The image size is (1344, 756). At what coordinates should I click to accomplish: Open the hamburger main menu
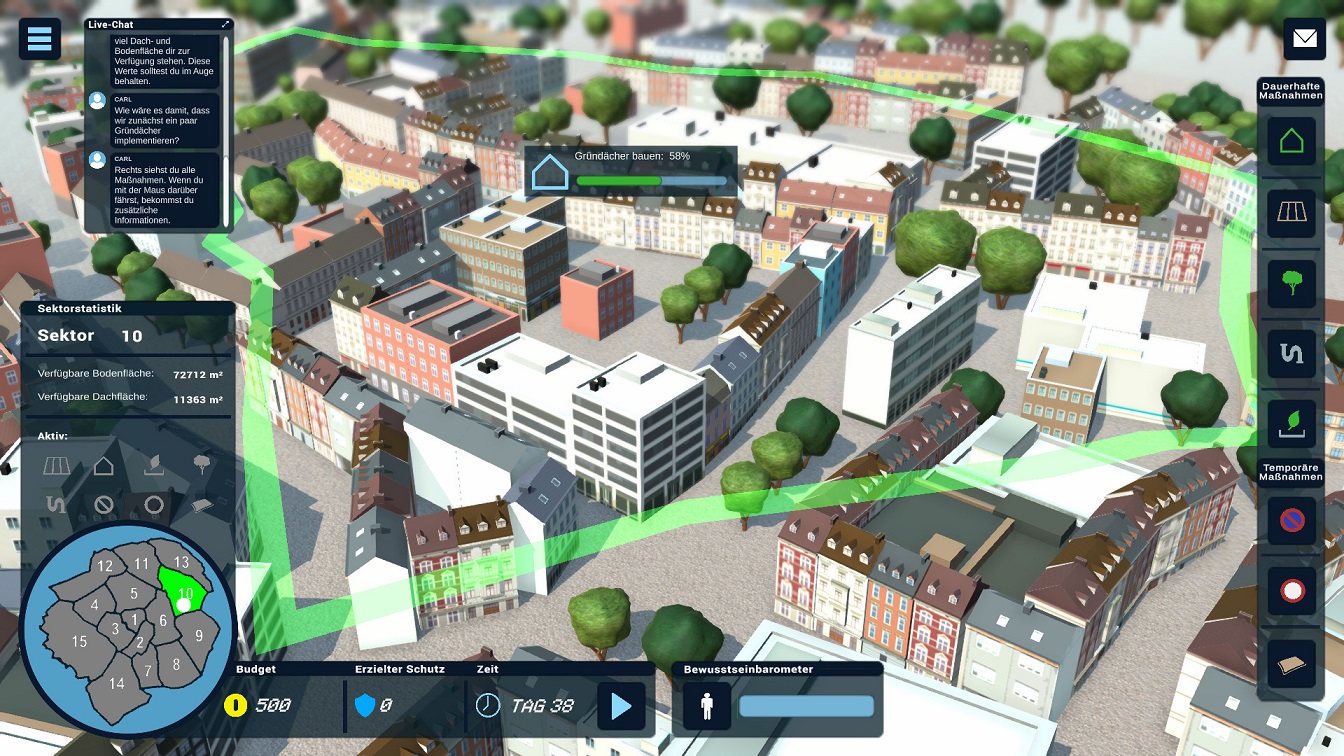tap(40, 39)
